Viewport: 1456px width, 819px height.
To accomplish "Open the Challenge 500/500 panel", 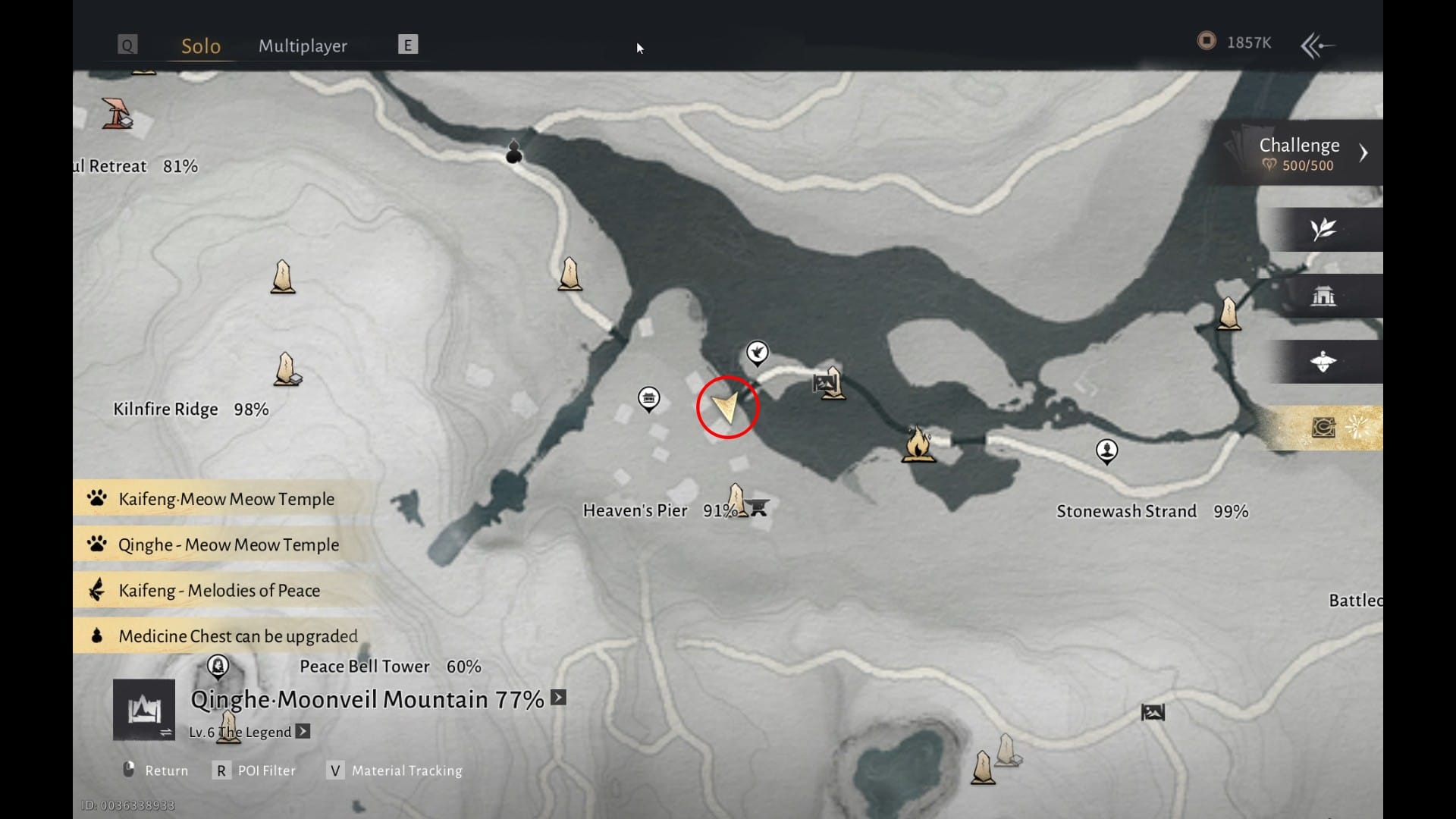I will (1299, 153).
